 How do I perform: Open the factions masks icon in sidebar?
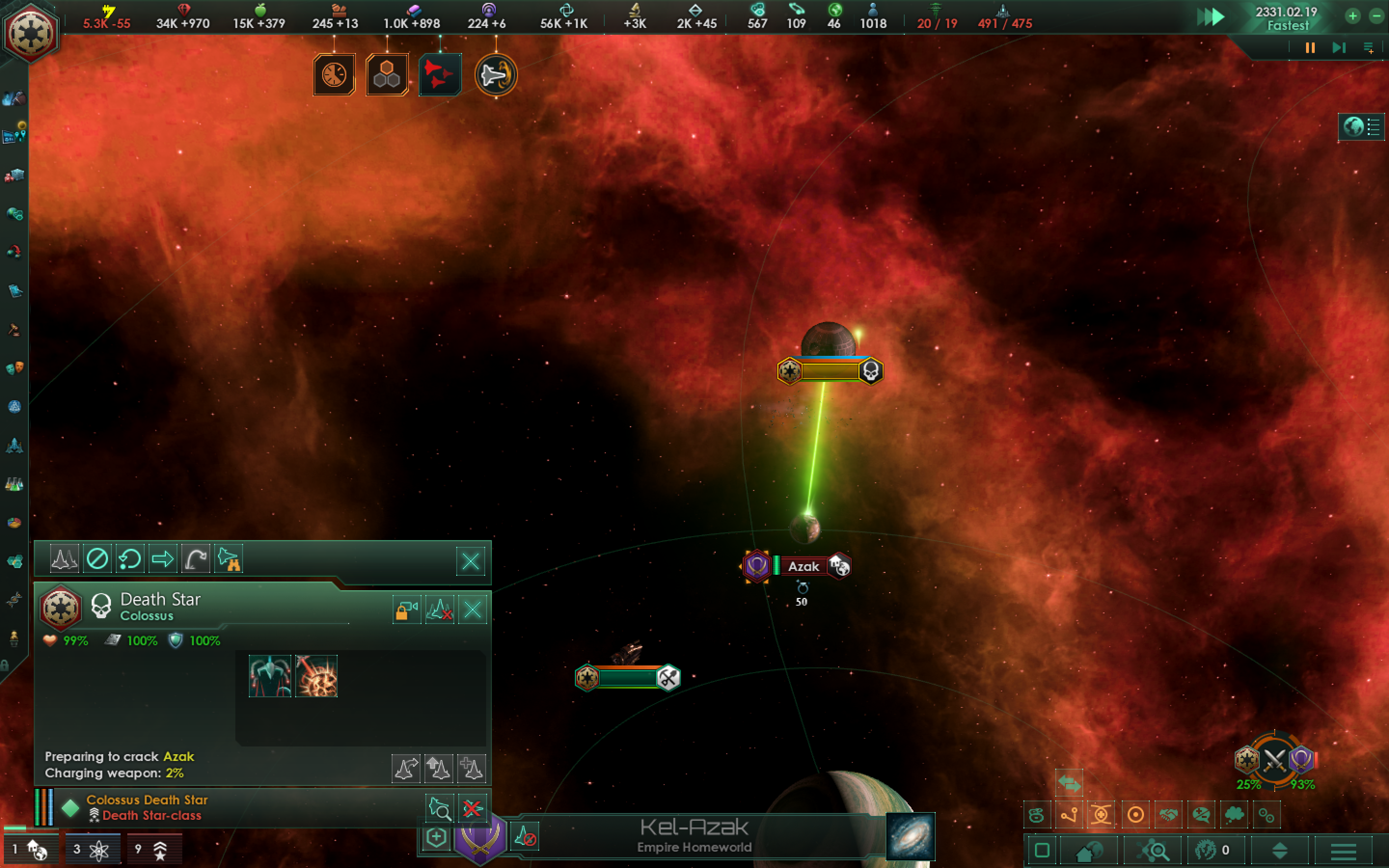pos(14,368)
